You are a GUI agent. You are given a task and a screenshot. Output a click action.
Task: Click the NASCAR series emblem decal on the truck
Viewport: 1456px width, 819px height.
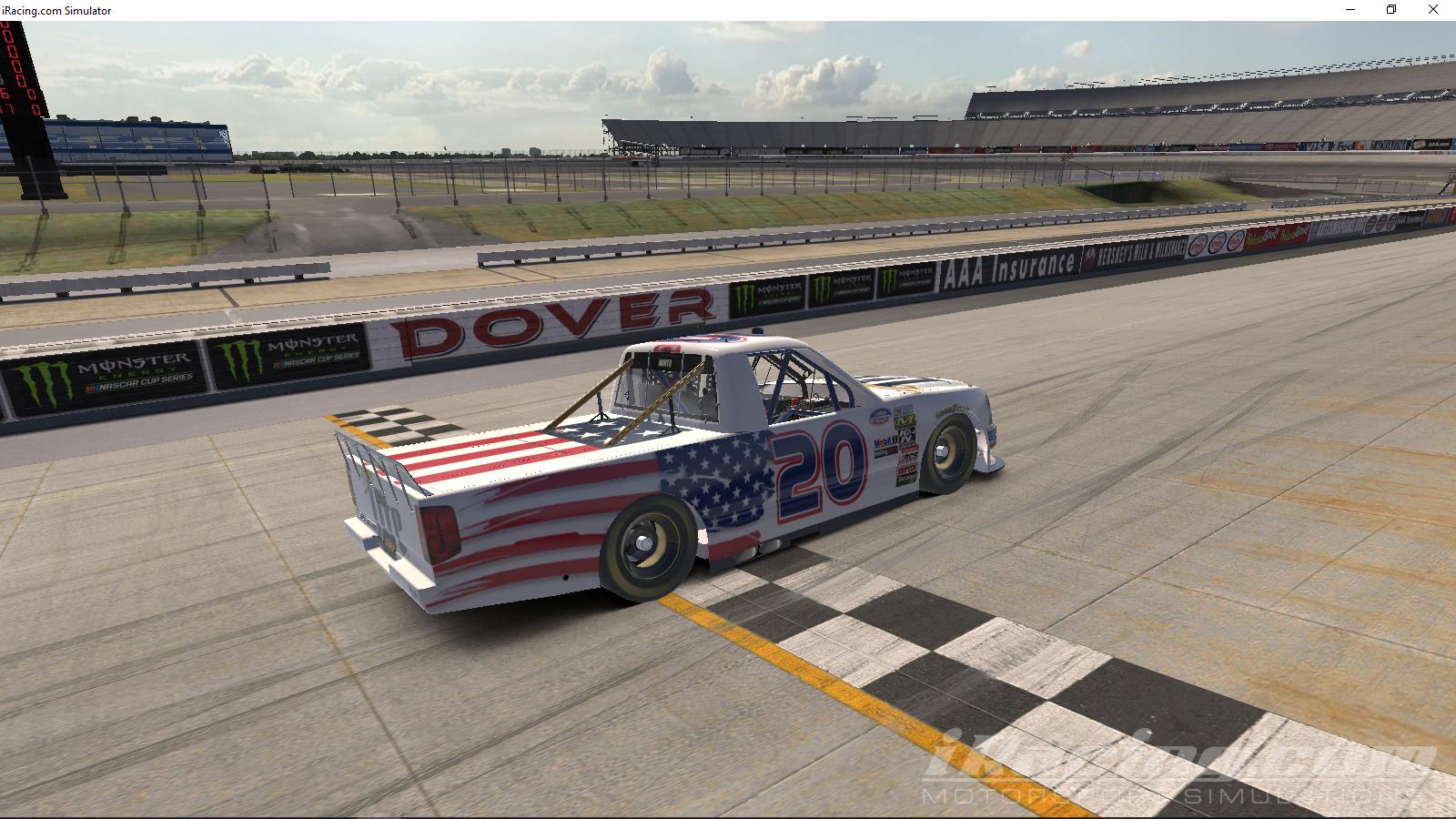879,417
